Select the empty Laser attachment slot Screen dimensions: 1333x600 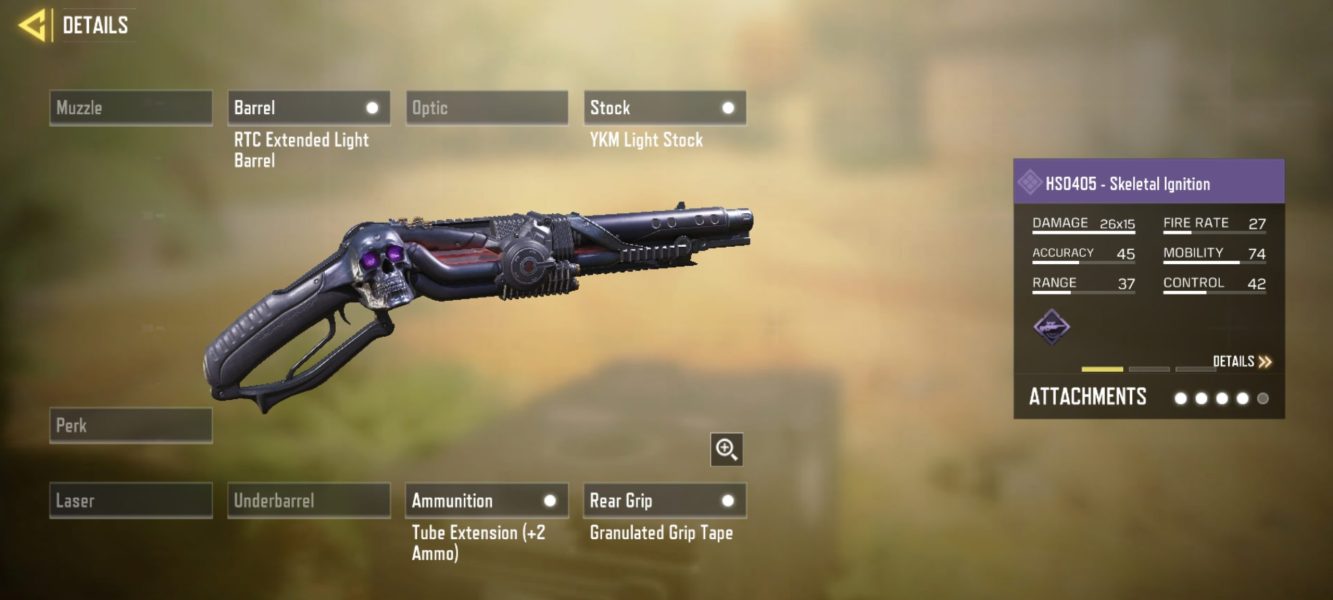[x=131, y=500]
